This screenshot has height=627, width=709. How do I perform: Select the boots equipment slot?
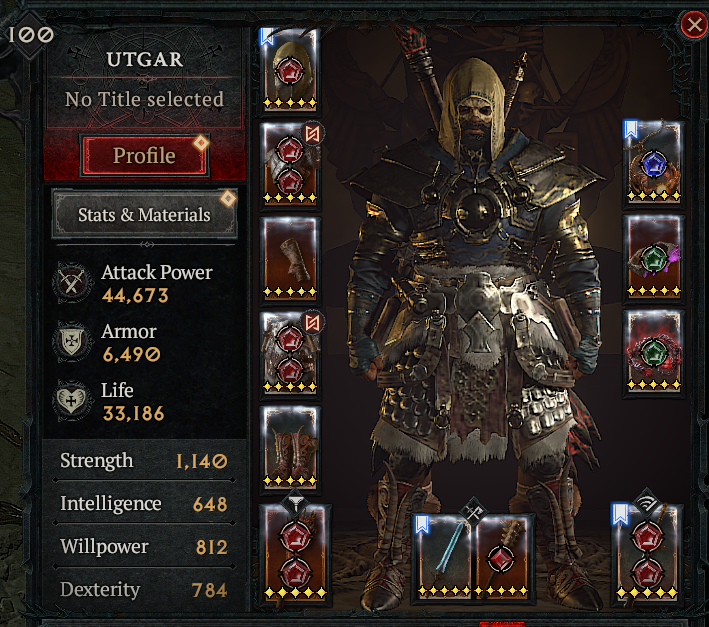pyautogui.click(x=290, y=446)
